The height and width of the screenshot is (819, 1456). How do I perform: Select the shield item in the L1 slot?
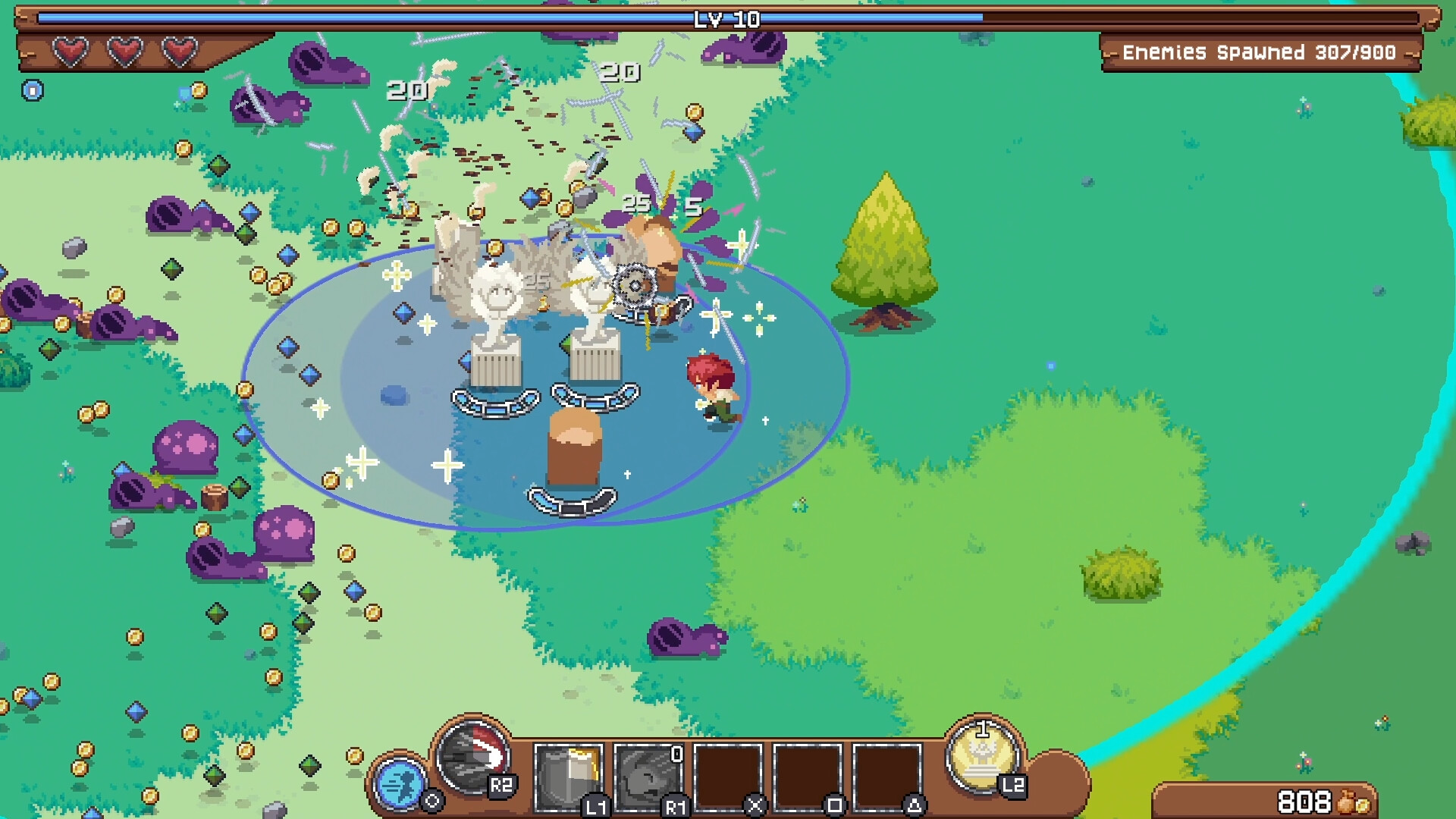tap(567, 775)
